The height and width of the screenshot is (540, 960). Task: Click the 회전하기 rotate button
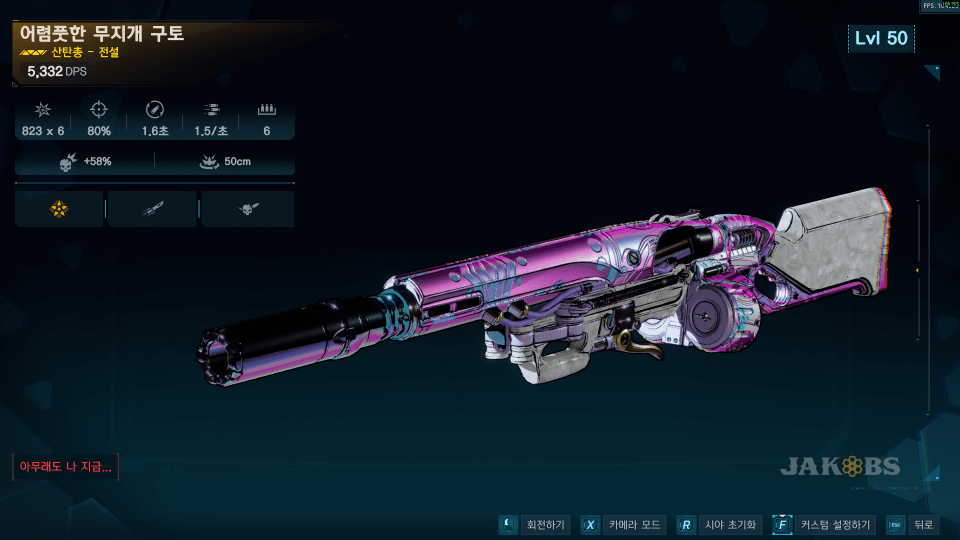tap(535, 525)
